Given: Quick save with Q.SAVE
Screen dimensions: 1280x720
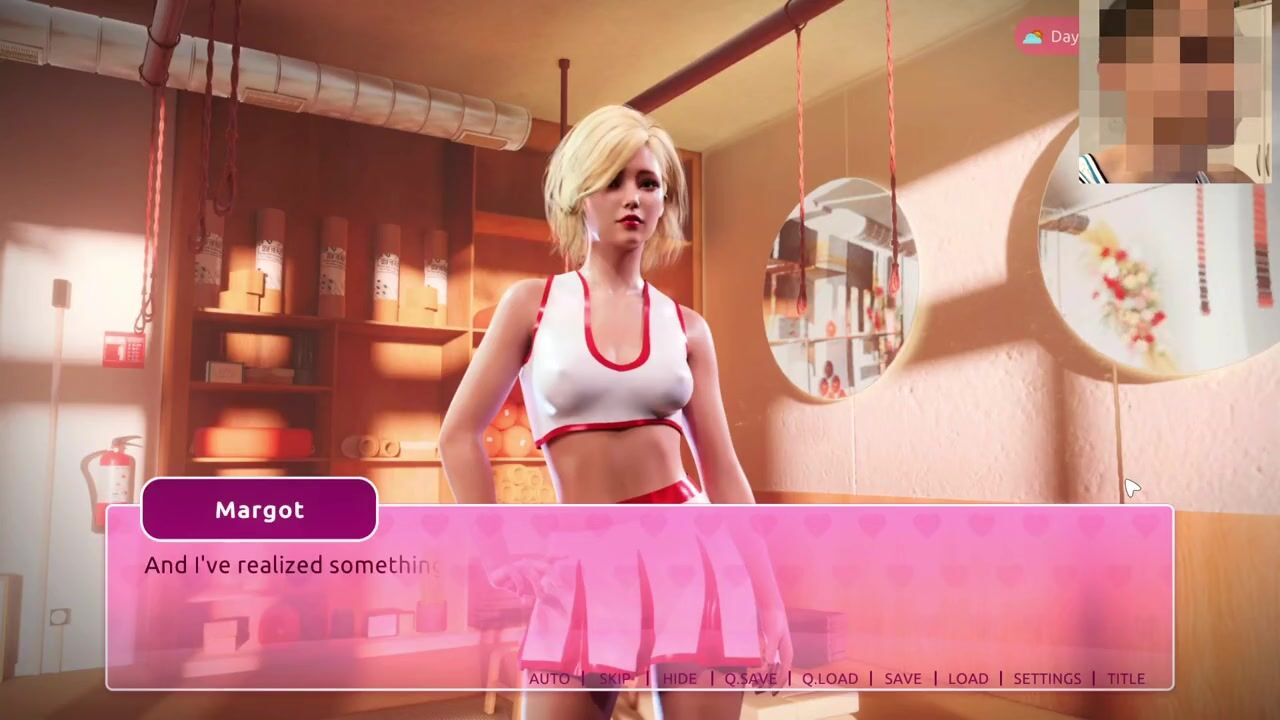Looking at the screenshot, I should (750, 678).
